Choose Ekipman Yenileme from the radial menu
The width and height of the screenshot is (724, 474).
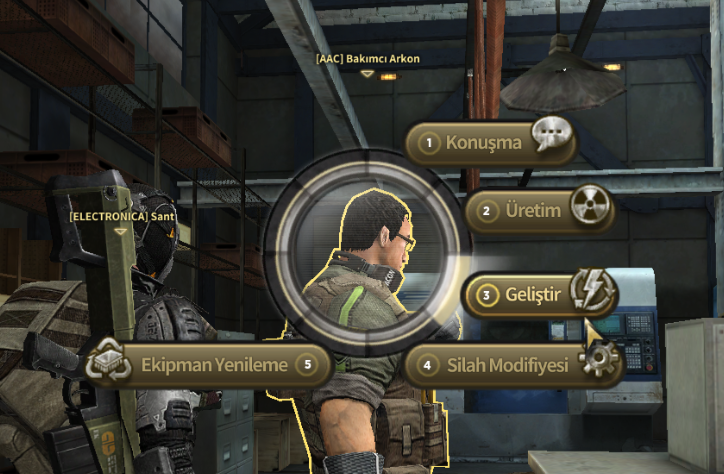[x=212, y=364]
